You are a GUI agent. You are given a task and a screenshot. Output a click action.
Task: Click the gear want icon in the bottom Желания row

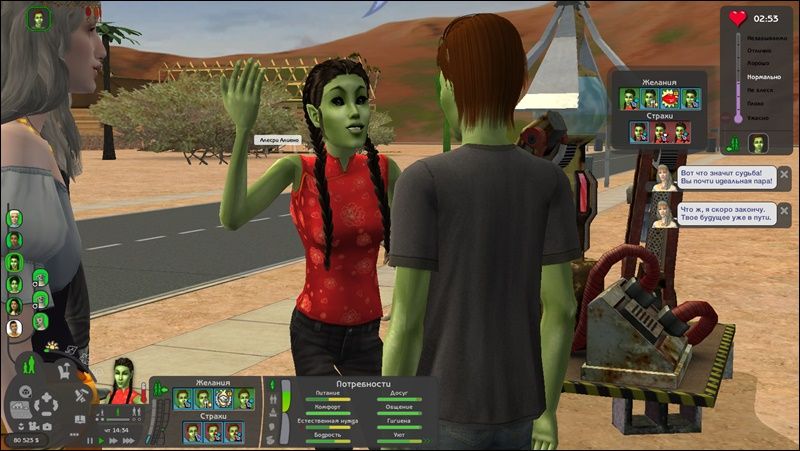tap(224, 399)
